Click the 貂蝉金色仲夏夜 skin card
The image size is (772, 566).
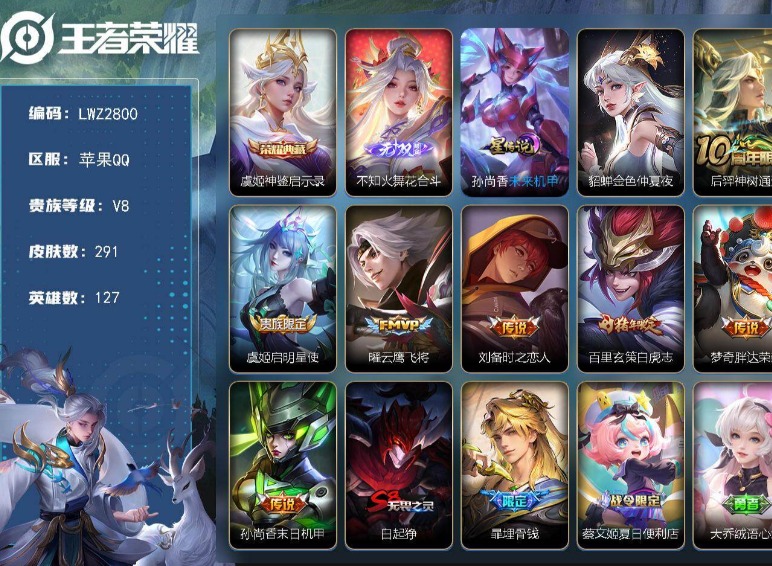[631, 110]
